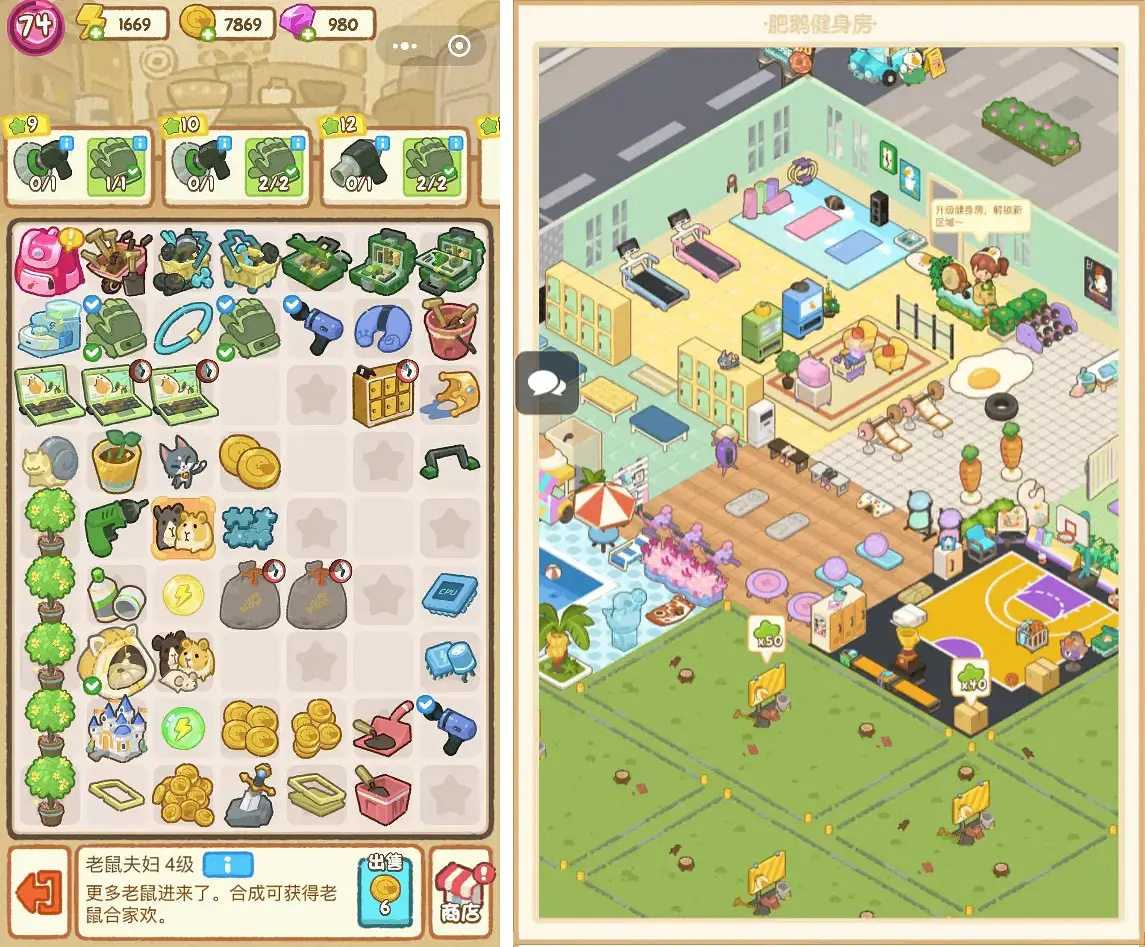Open the level 74 player badge
This screenshot has height=947, width=1145.
point(35,26)
